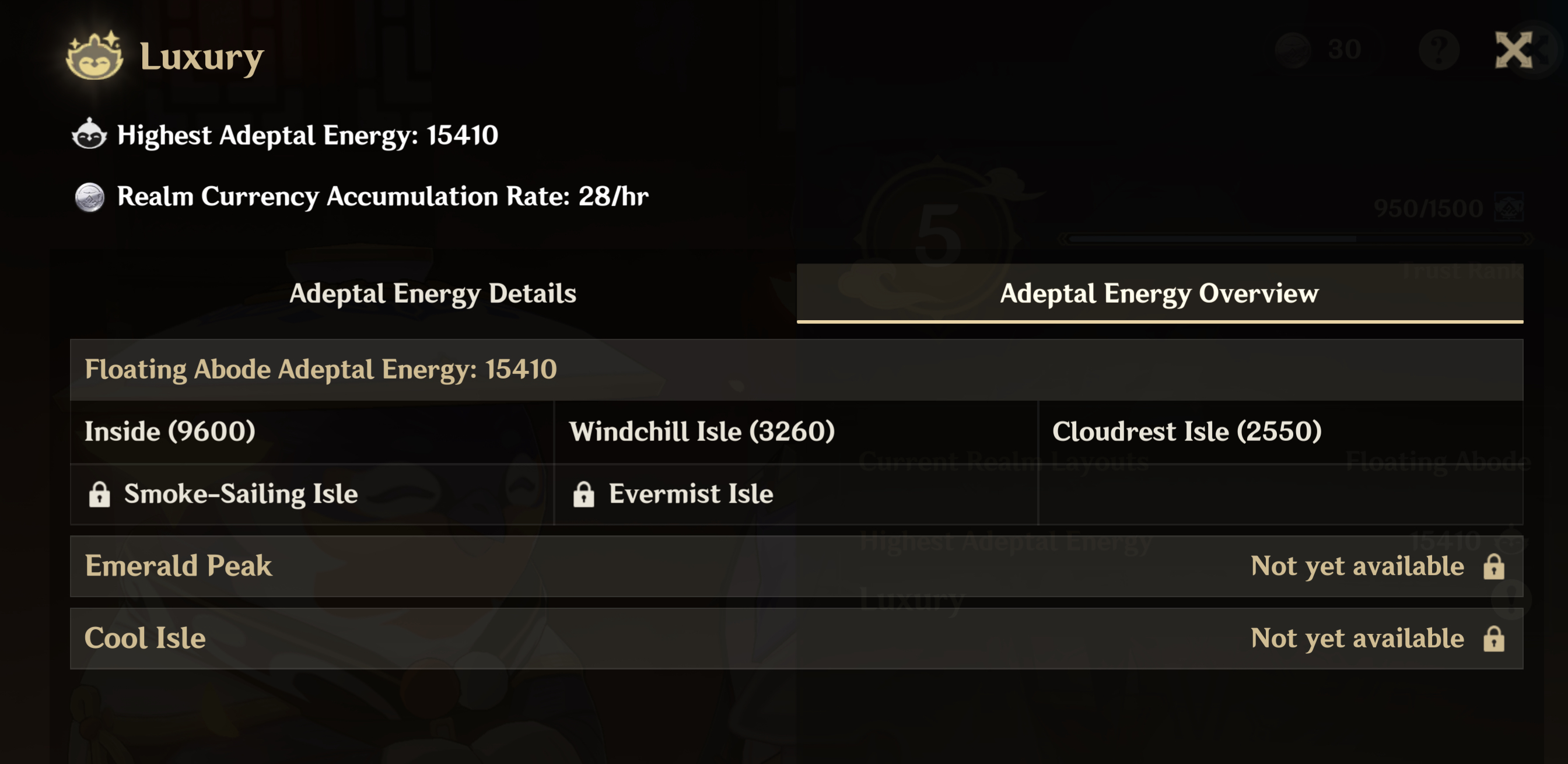Select the Windchill Isle (3260) cell
Image resolution: width=1568 pixels, height=764 pixels.
[792, 431]
